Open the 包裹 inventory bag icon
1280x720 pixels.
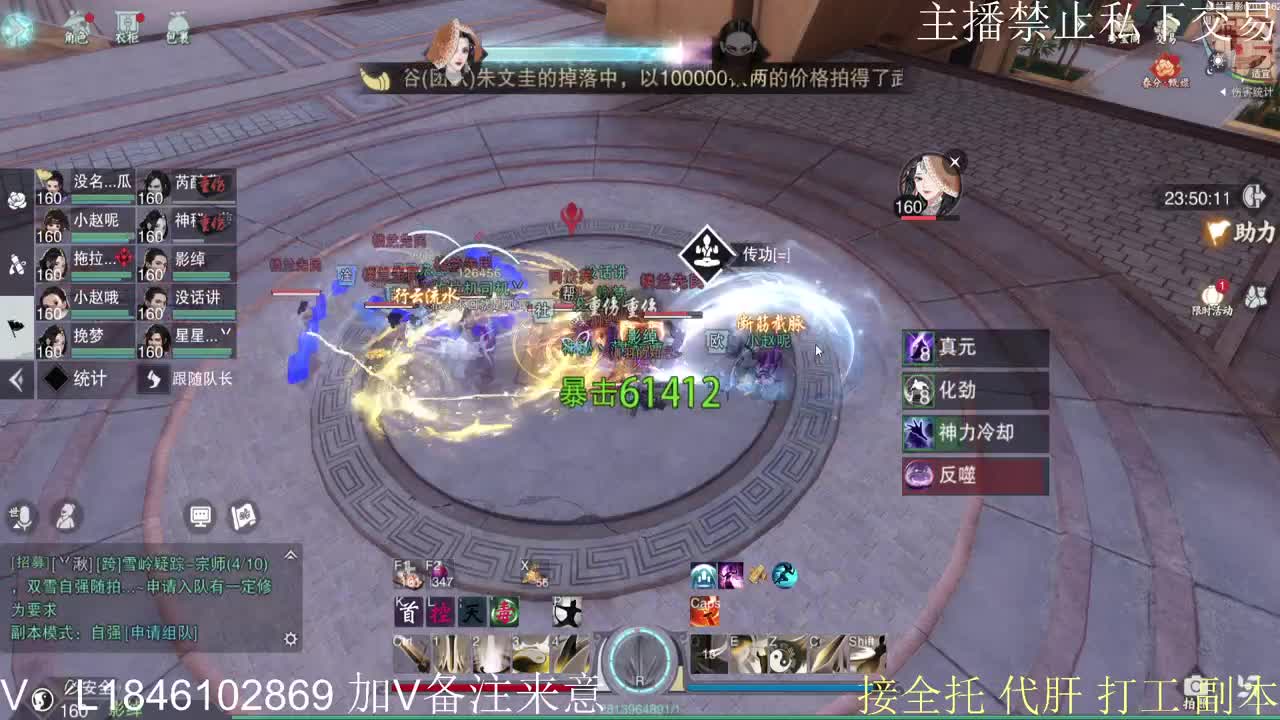[x=180, y=28]
